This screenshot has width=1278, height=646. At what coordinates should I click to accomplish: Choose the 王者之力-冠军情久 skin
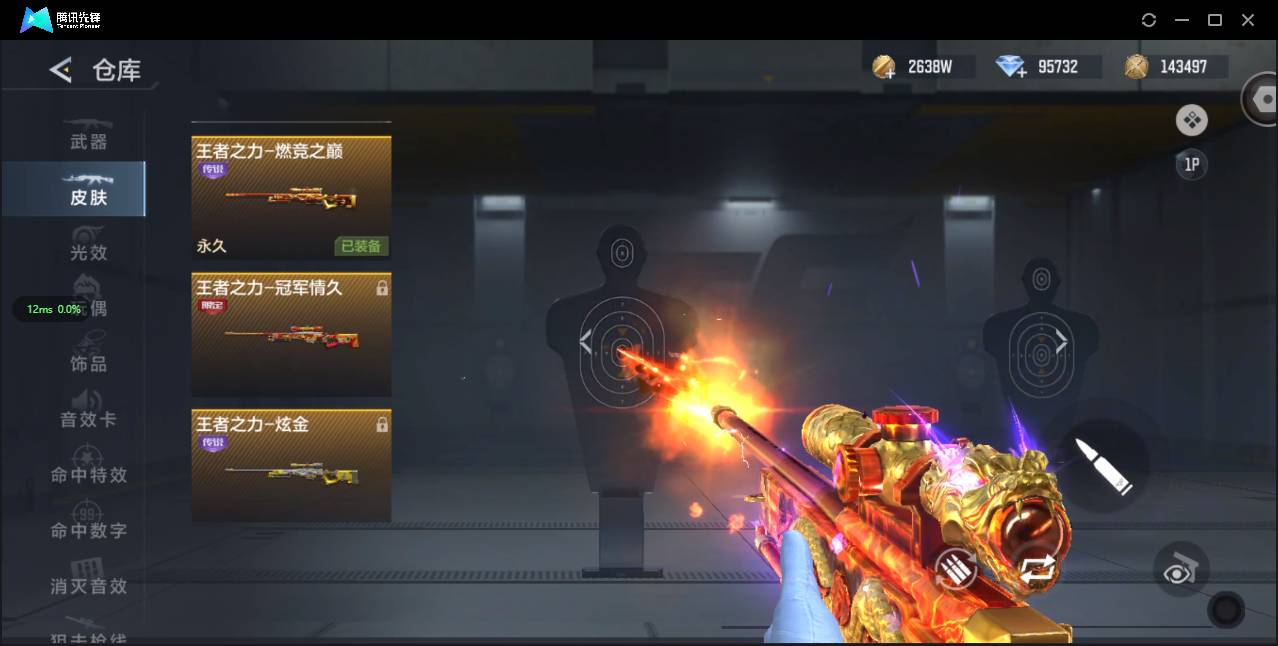291,334
